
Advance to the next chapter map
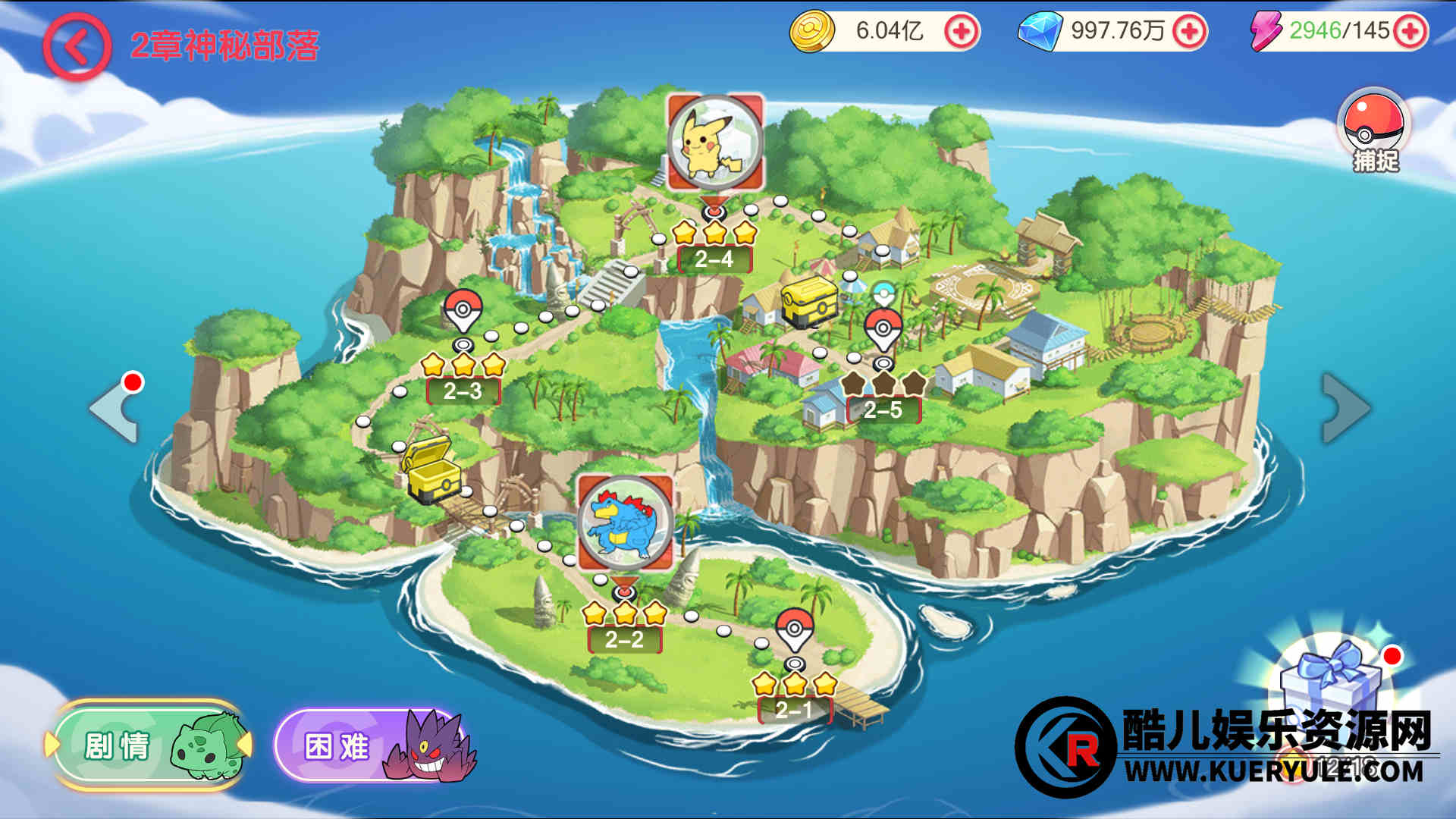1345,408
